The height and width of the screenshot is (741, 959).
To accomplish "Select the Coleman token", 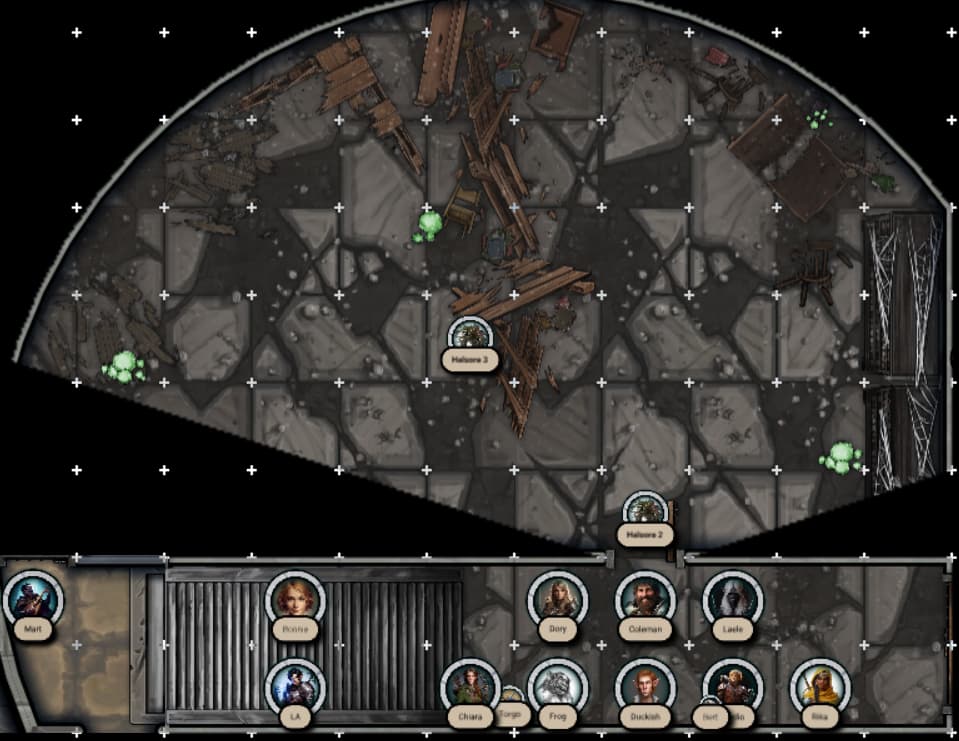I will coord(645,599).
